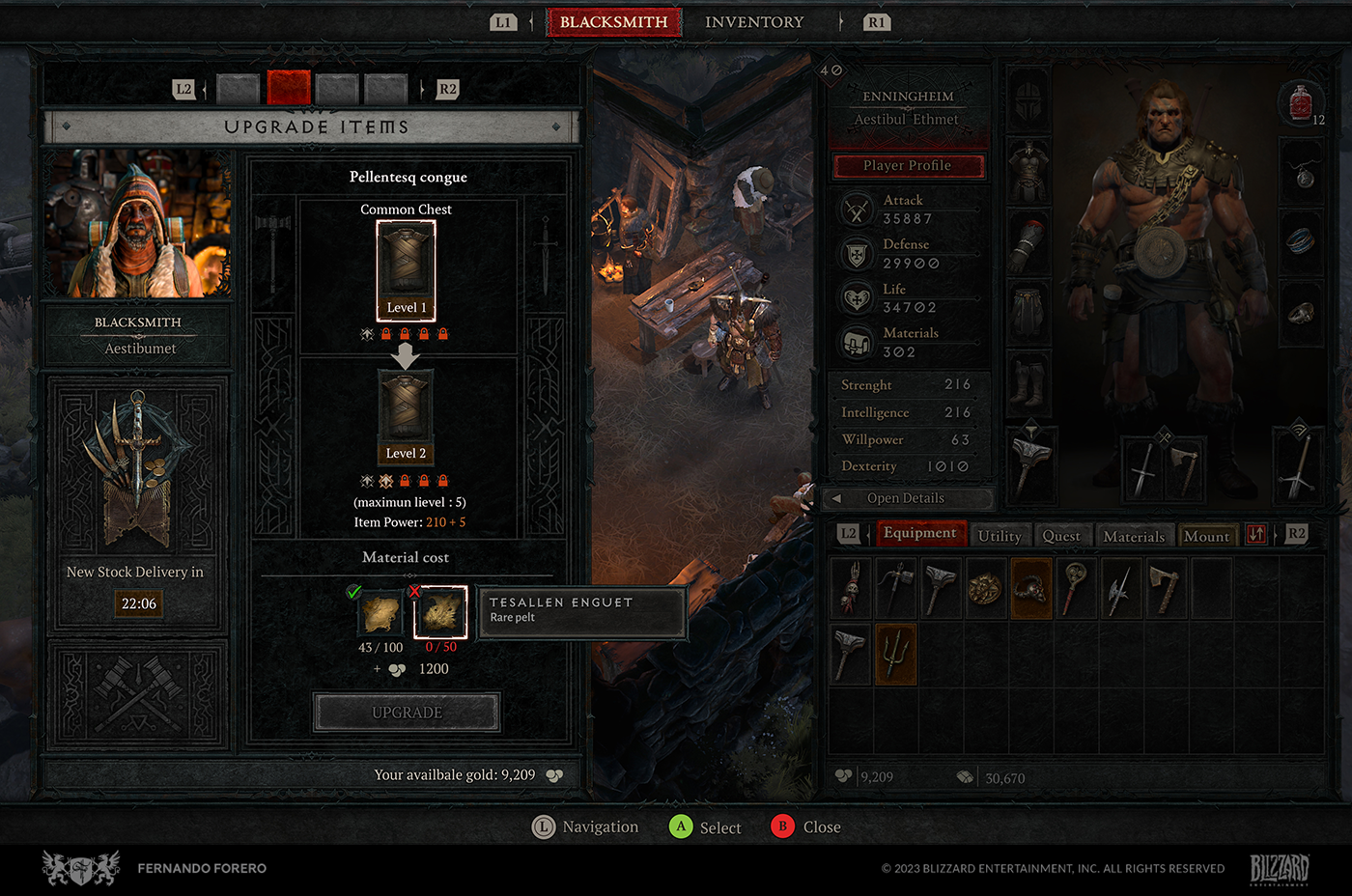Choose the green trident in inventory
The image size is (1352, 896).
[x=895, y=654]
